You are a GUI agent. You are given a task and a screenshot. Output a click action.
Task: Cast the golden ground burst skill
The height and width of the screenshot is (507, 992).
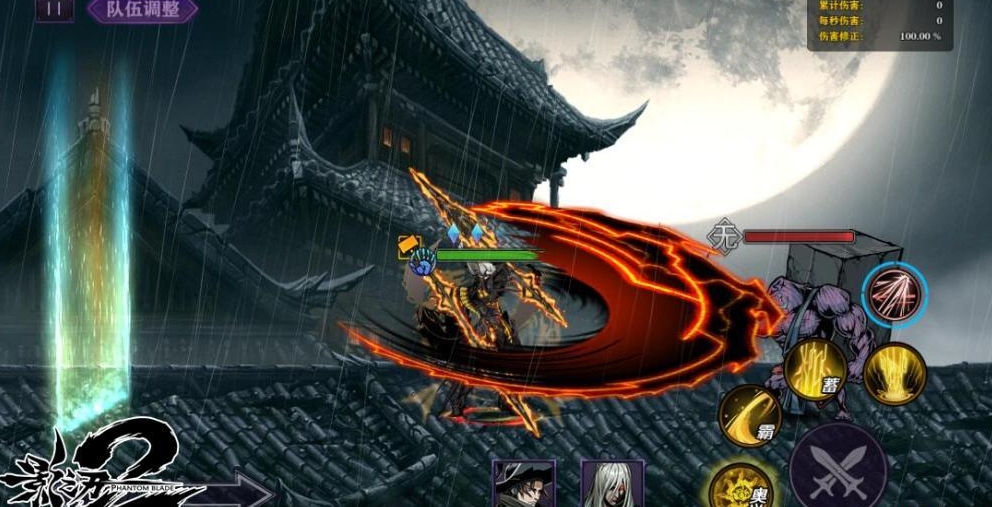click(893, 373)
